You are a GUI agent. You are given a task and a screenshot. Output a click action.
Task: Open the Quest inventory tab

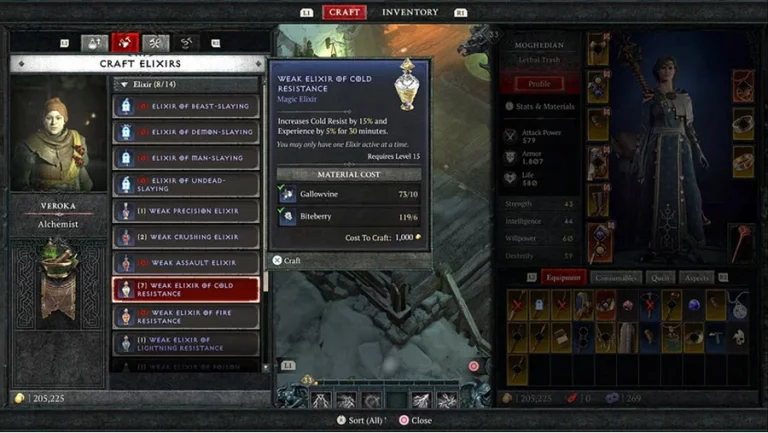coord(660,277)
